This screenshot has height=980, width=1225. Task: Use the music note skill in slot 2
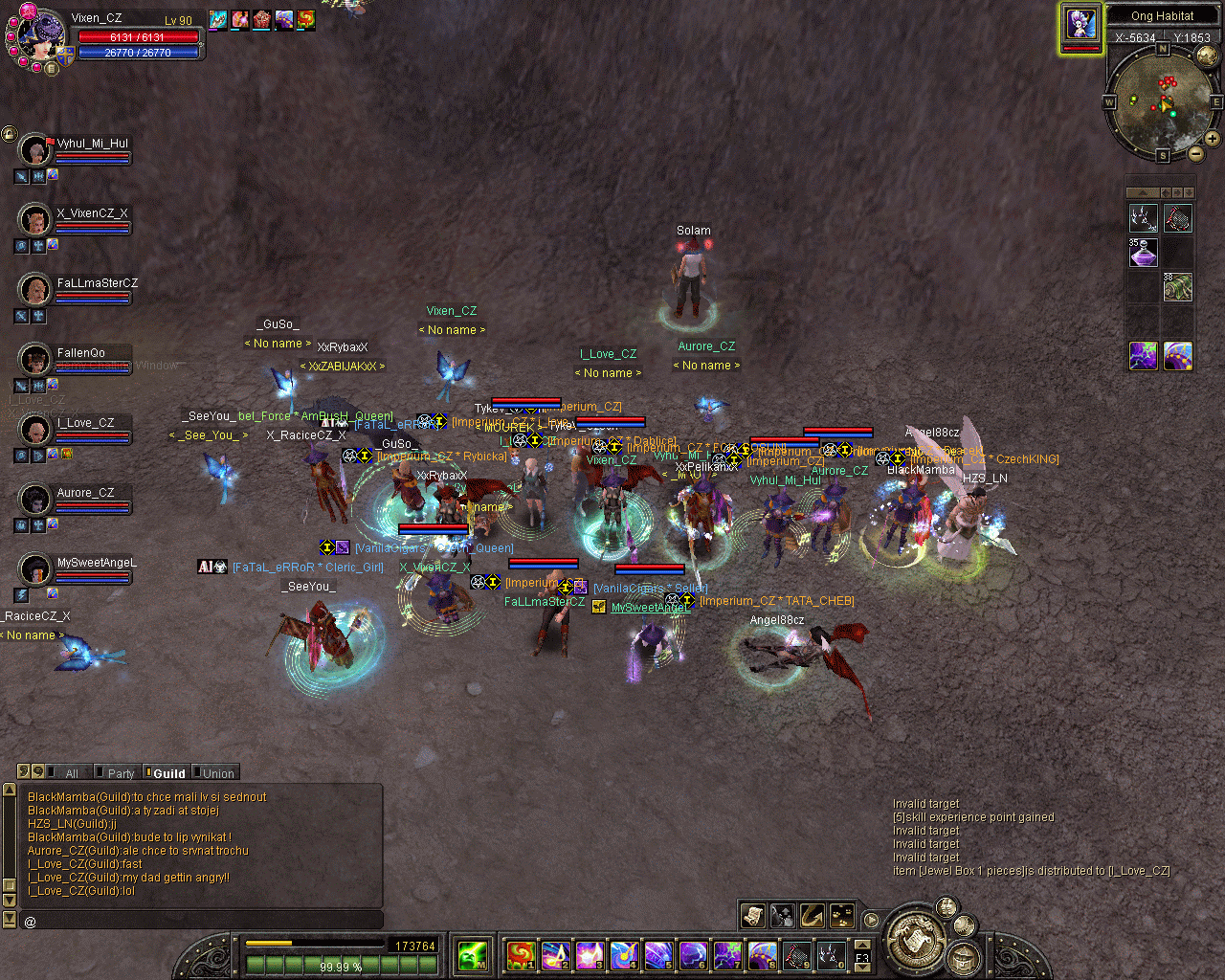click(554, 954)
